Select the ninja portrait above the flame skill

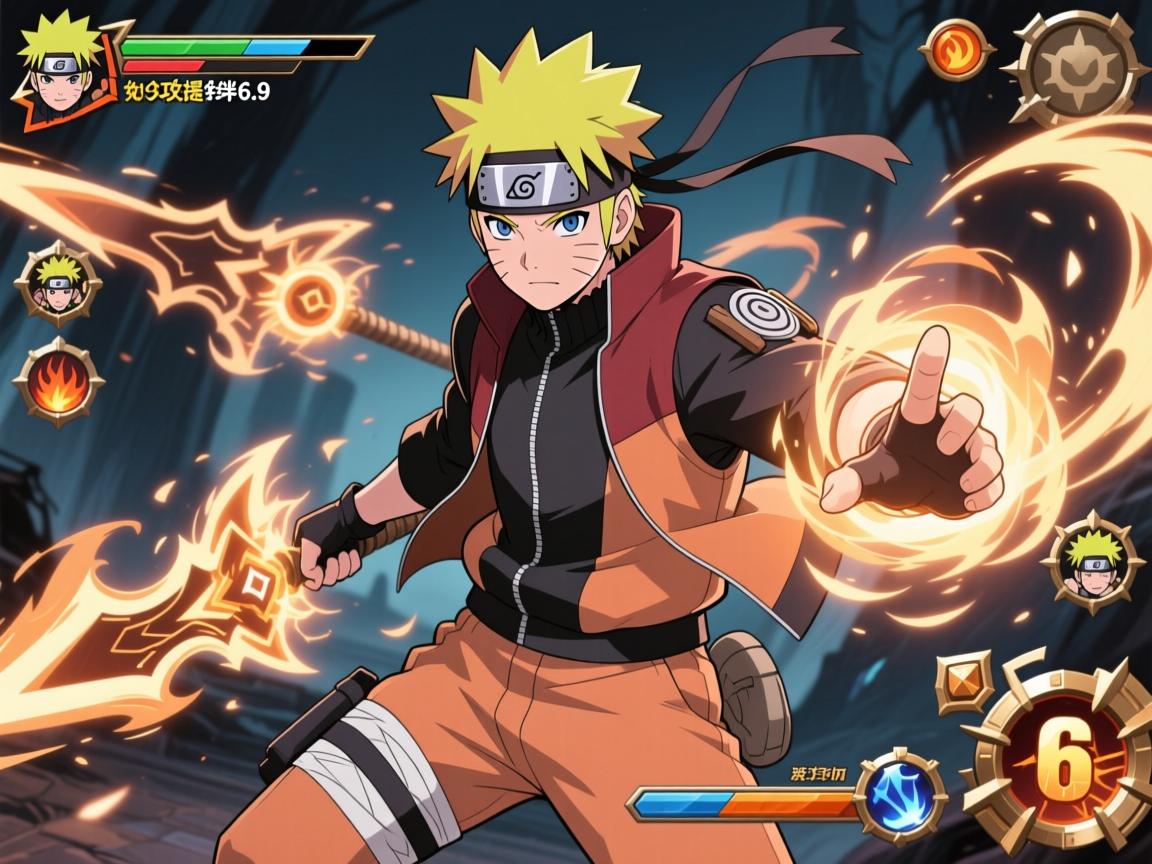point(58,283)
